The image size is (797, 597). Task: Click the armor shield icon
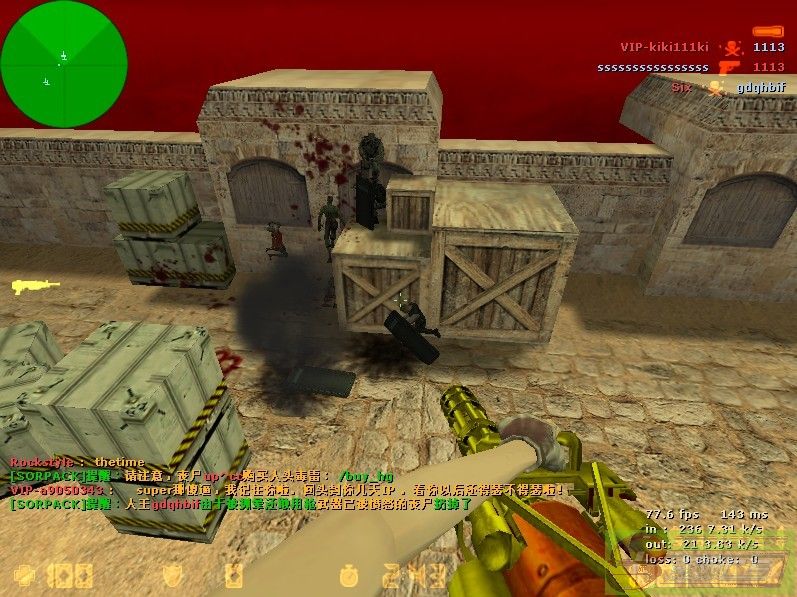click(x=172, y=575)
